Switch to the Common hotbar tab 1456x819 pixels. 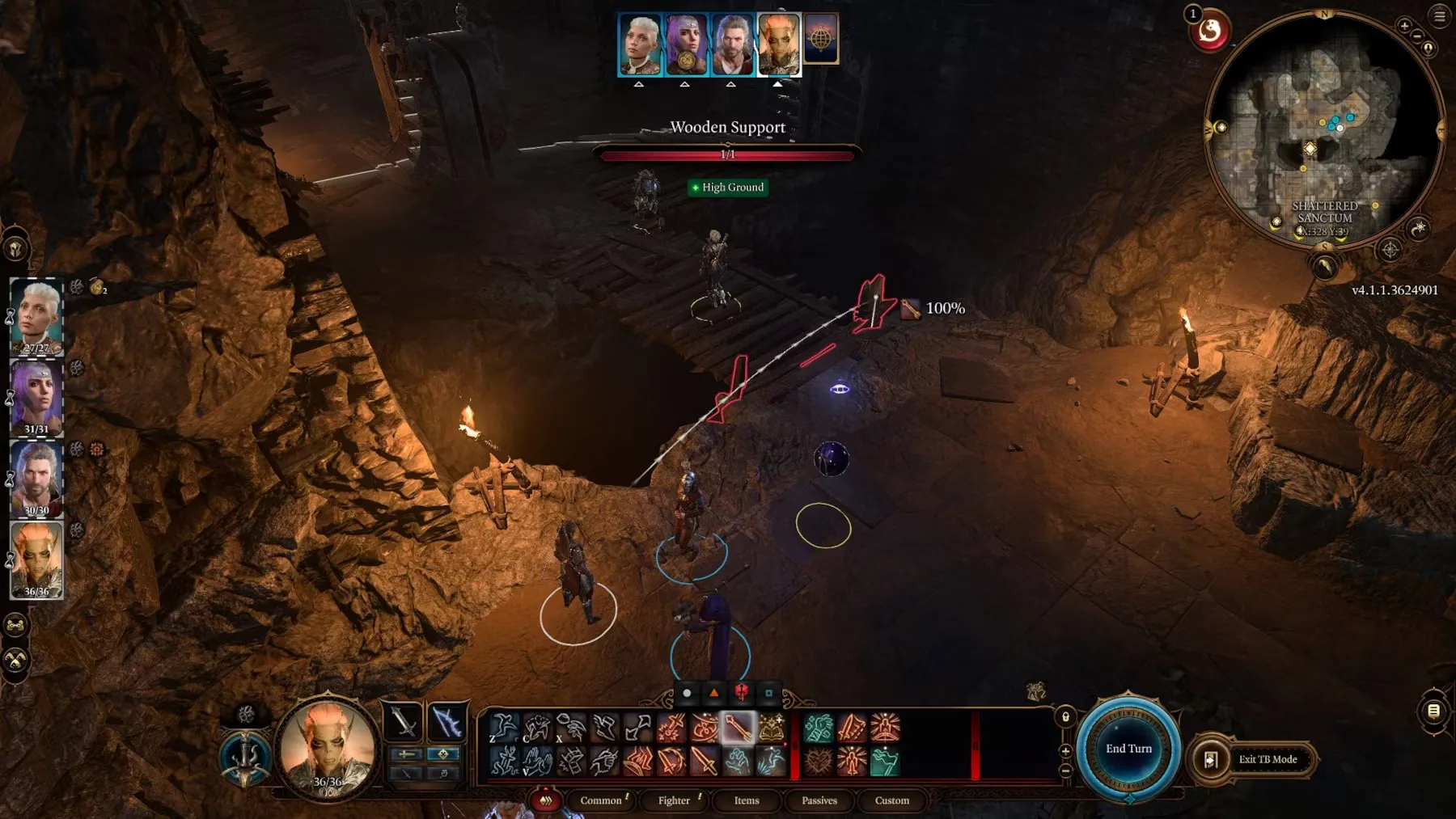[601, 800]
